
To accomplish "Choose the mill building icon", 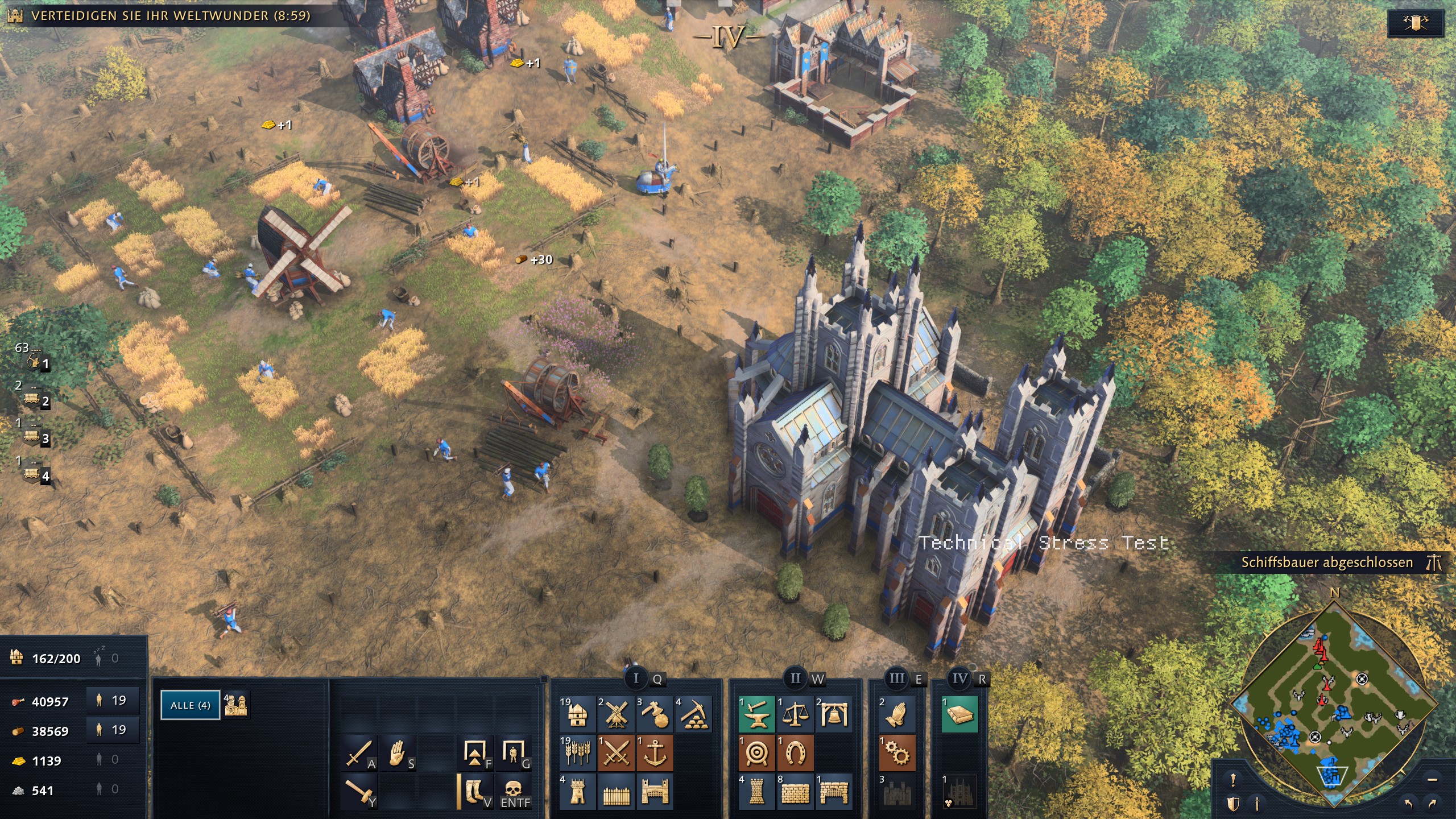I will pyautogui.click(x=616, y=714).
